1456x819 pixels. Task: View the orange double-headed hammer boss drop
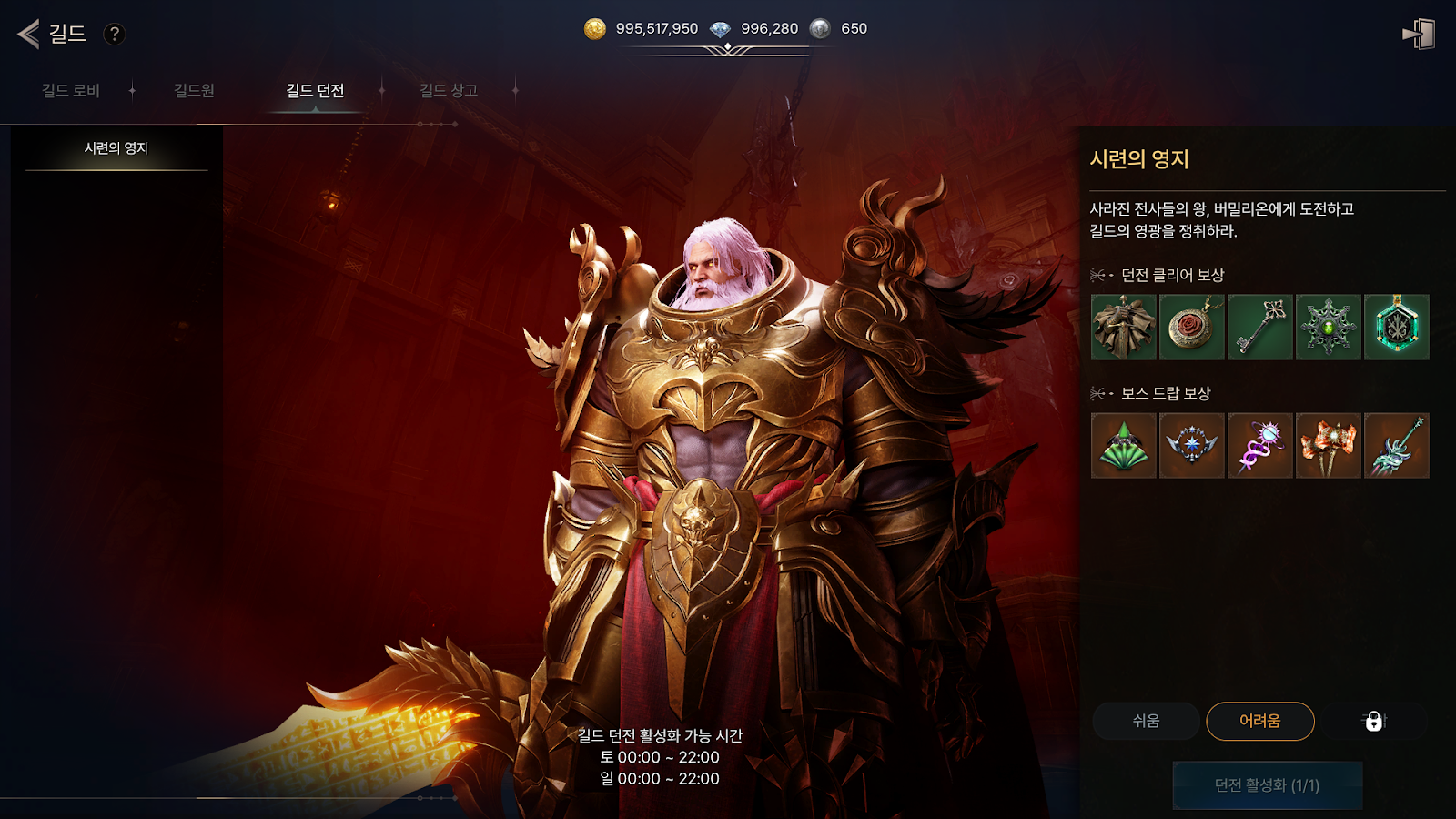coord(1329,446)
